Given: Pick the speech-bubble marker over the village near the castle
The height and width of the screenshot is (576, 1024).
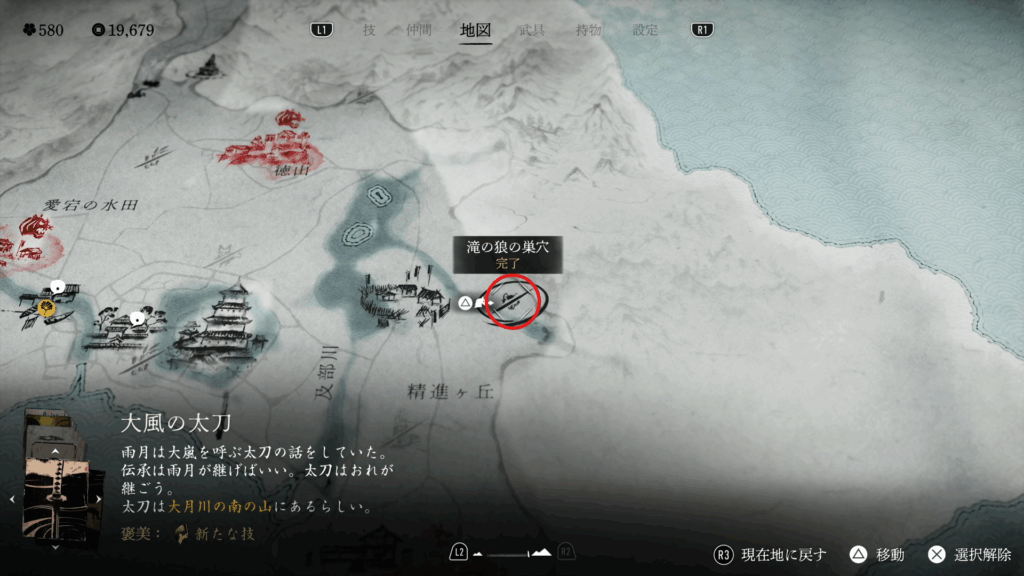Looking at the screenshot, I should (x=137, y=318).
